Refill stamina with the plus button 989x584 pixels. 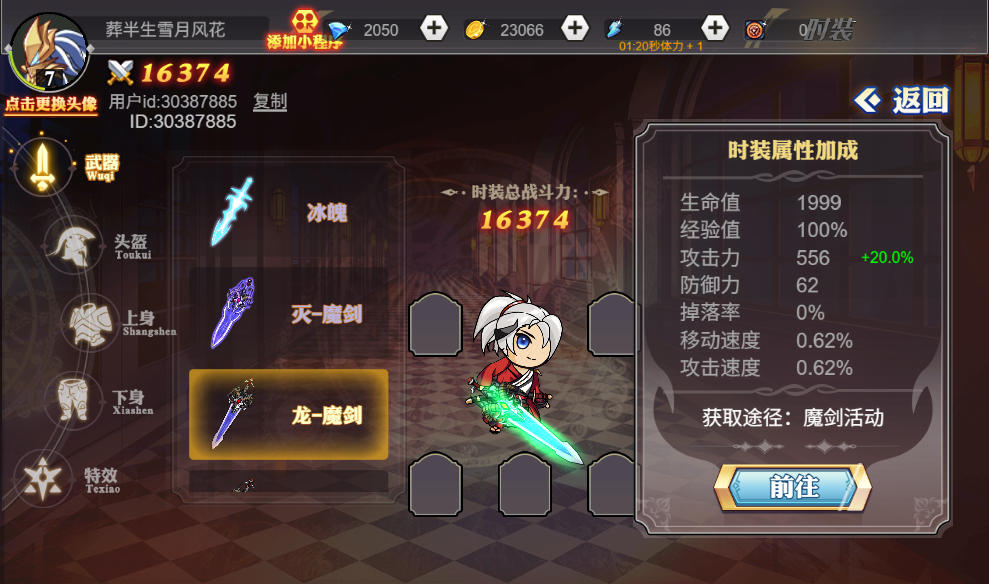click(714, 29)
